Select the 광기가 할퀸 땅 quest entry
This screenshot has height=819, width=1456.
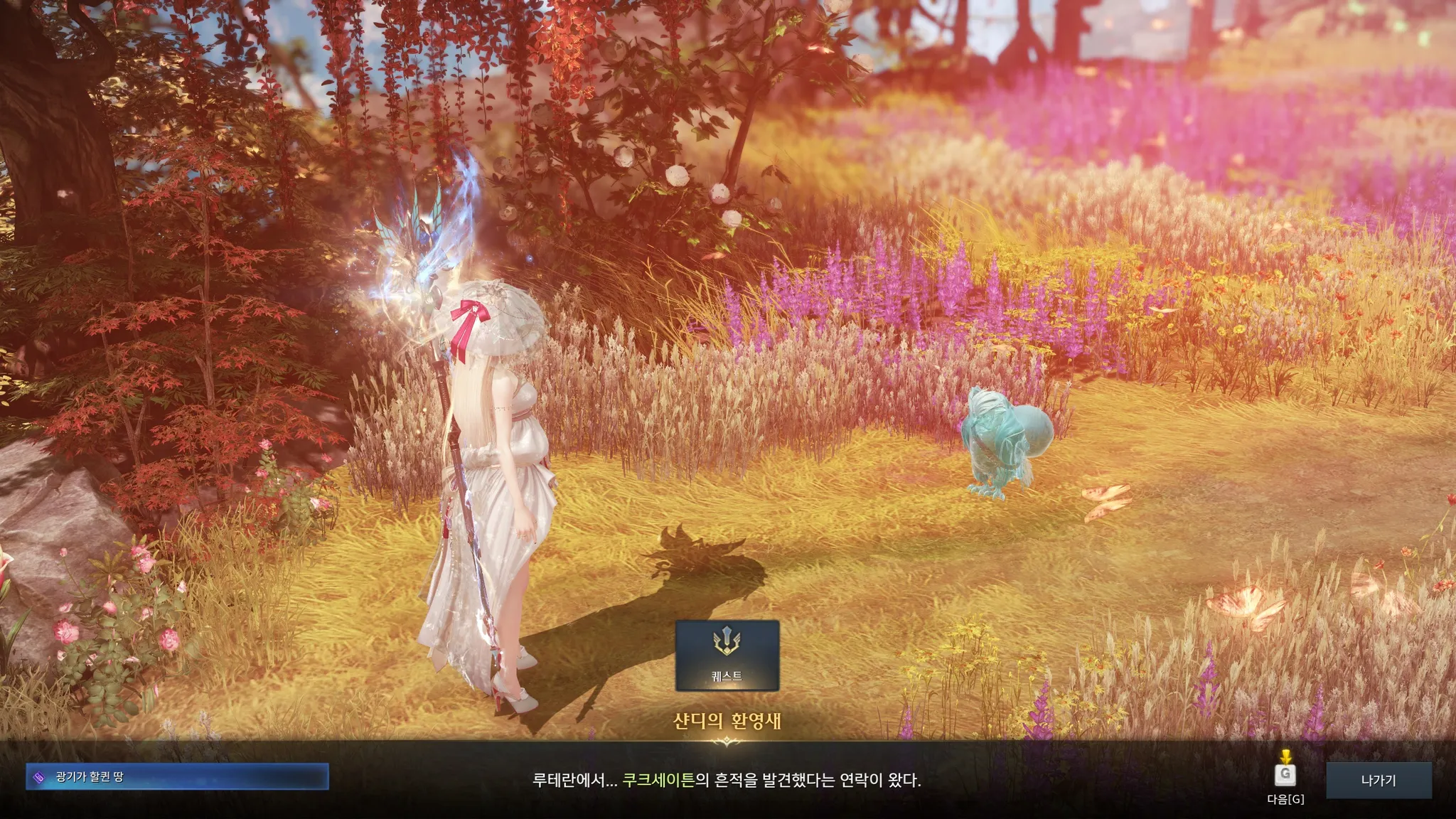(177, 777)
